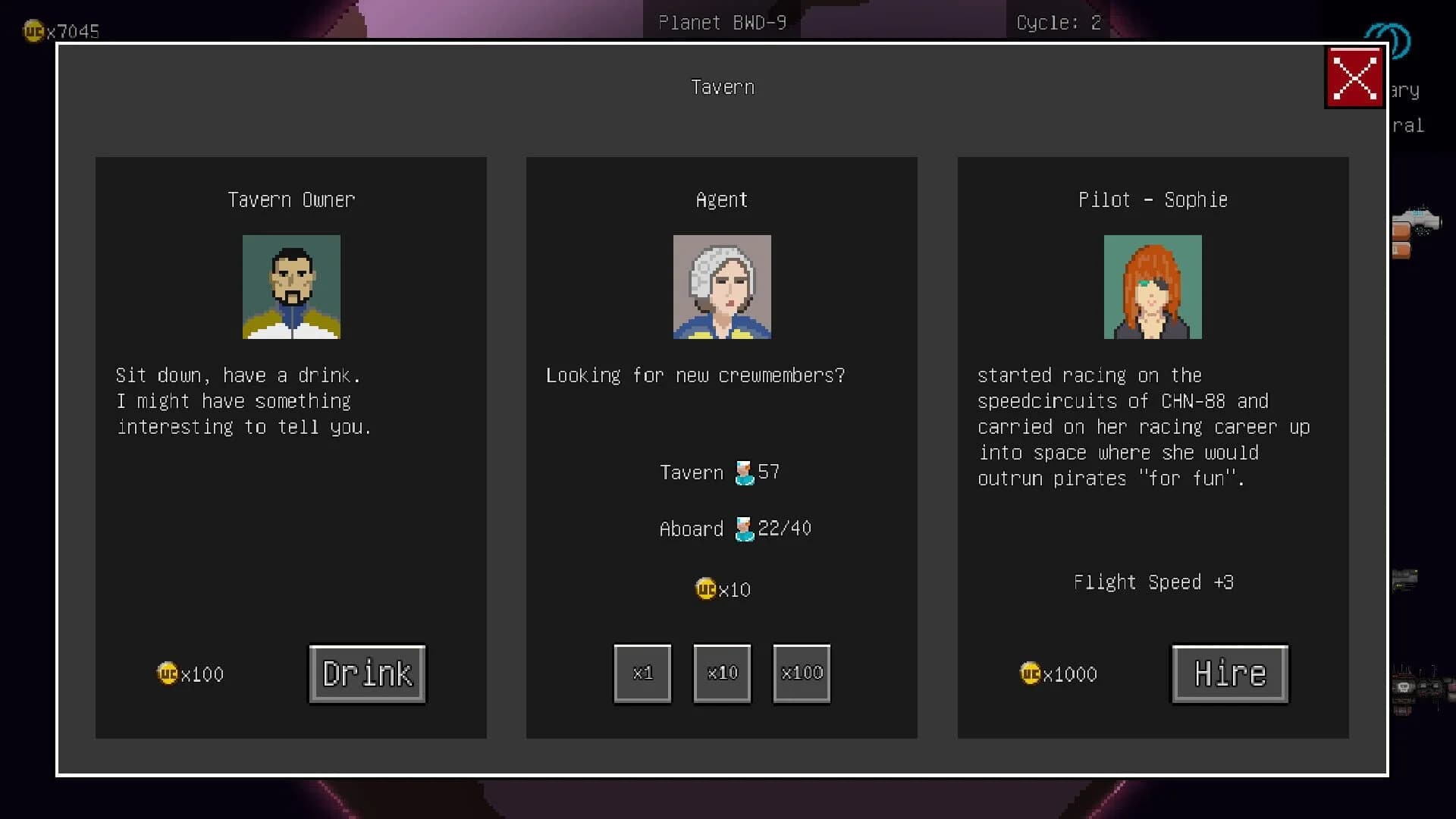Click the UC coin beside the x100 drink cost
This screenshot has height=819, width=1456.
pos(167,673)
